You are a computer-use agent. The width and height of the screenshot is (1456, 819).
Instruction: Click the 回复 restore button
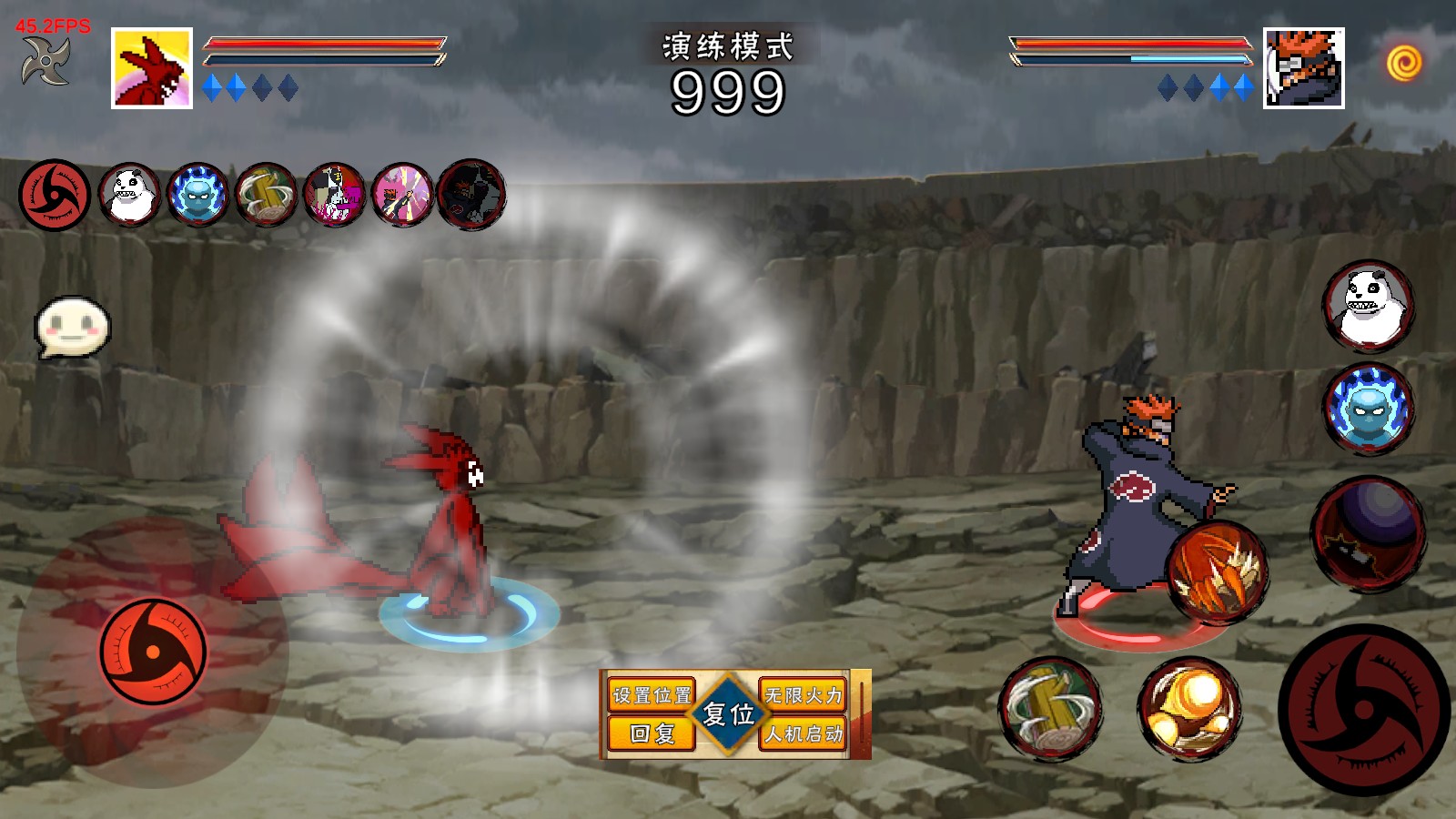coord(652,733)
